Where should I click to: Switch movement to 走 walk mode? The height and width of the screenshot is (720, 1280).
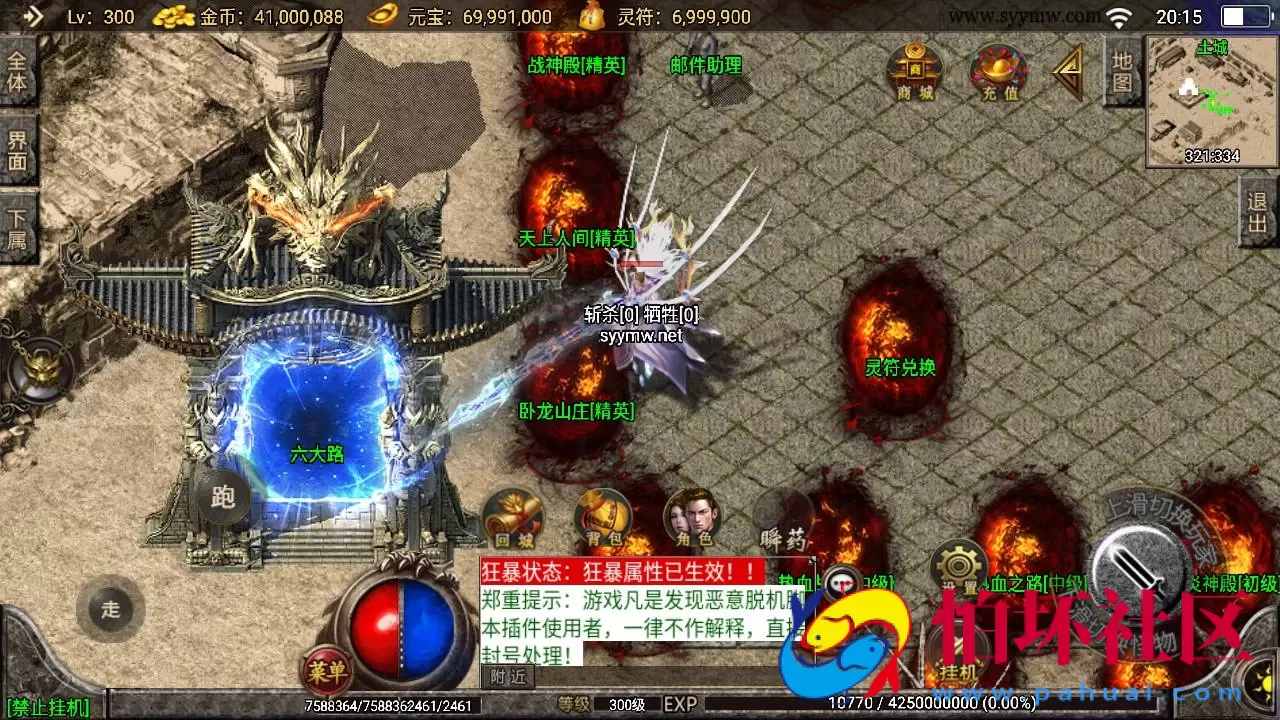coord(112,610)
